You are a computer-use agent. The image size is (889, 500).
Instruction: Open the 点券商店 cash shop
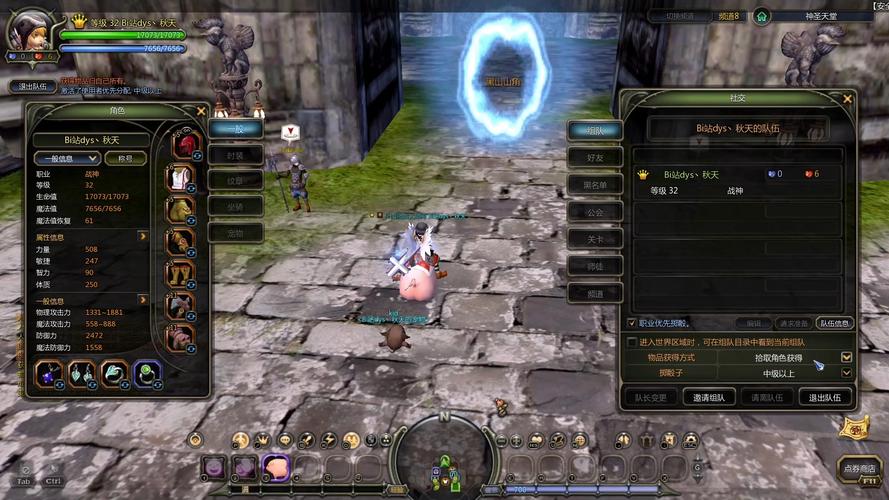pyautogui.click(x=859, y=468)
